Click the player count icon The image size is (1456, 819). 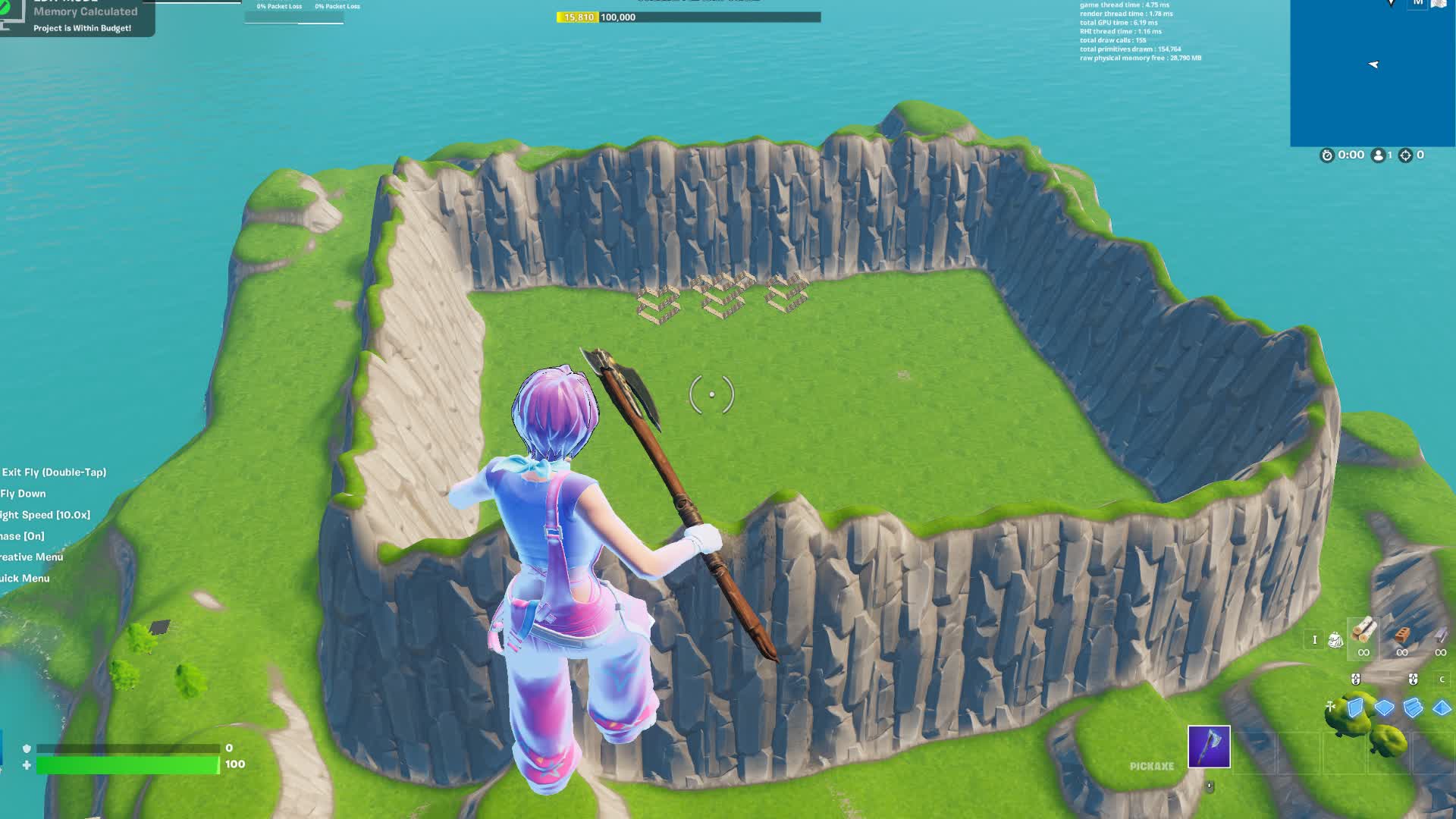pyautogui.click(x=1378, y=155)
